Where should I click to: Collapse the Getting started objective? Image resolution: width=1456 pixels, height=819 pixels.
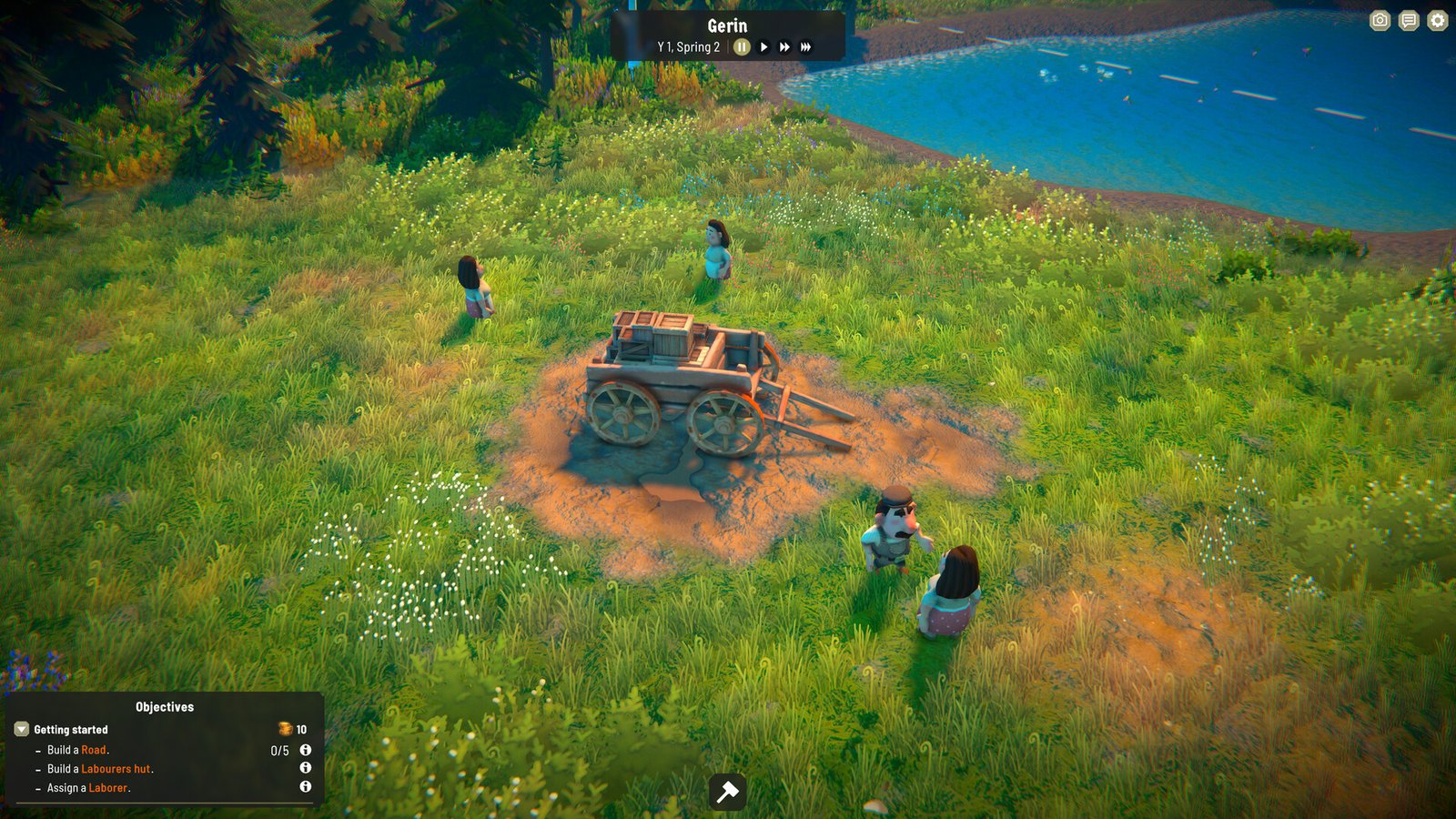pos(22,730)
